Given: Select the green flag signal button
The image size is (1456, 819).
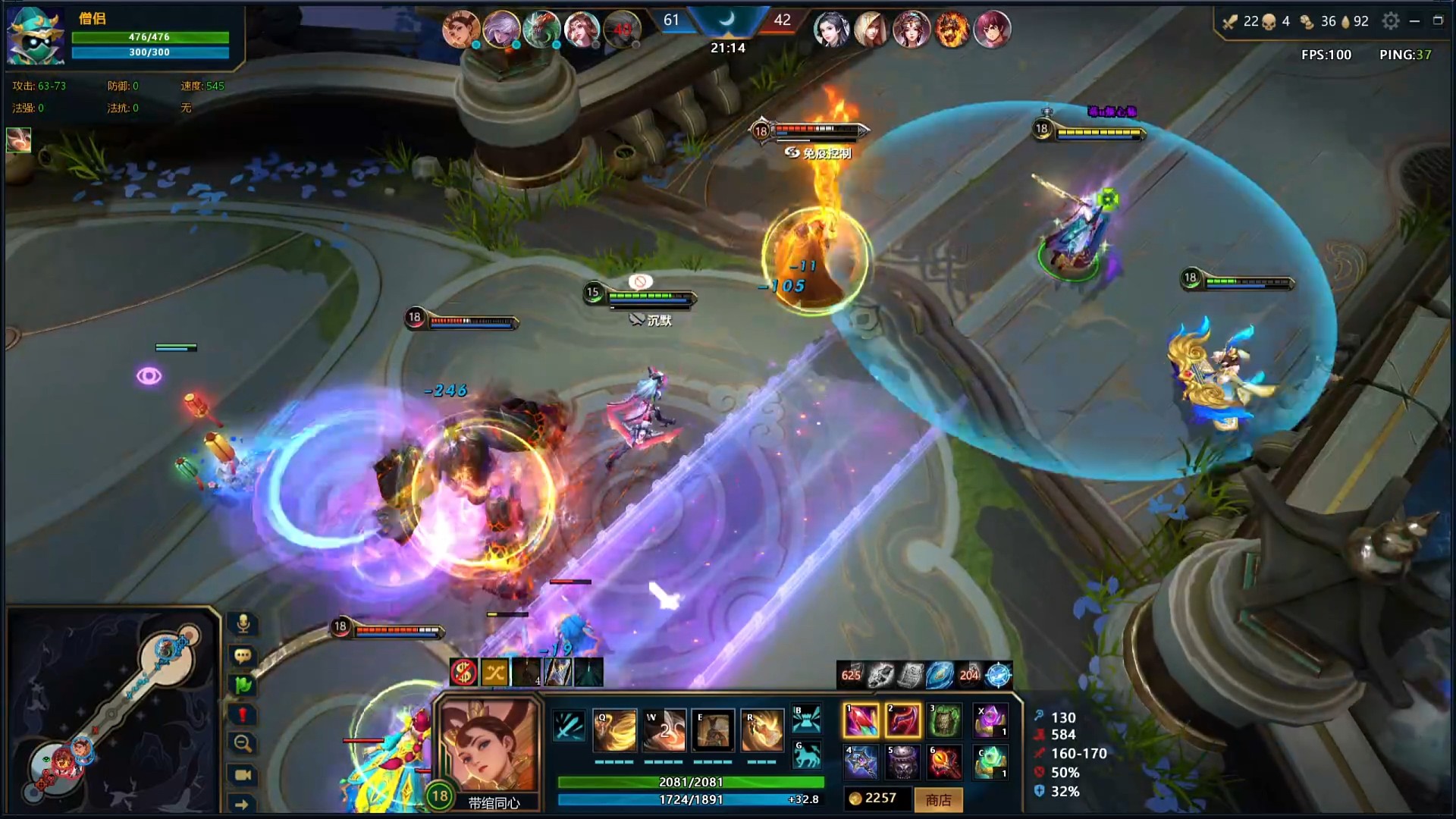Looking at the screenshot, I should point(243,685).
